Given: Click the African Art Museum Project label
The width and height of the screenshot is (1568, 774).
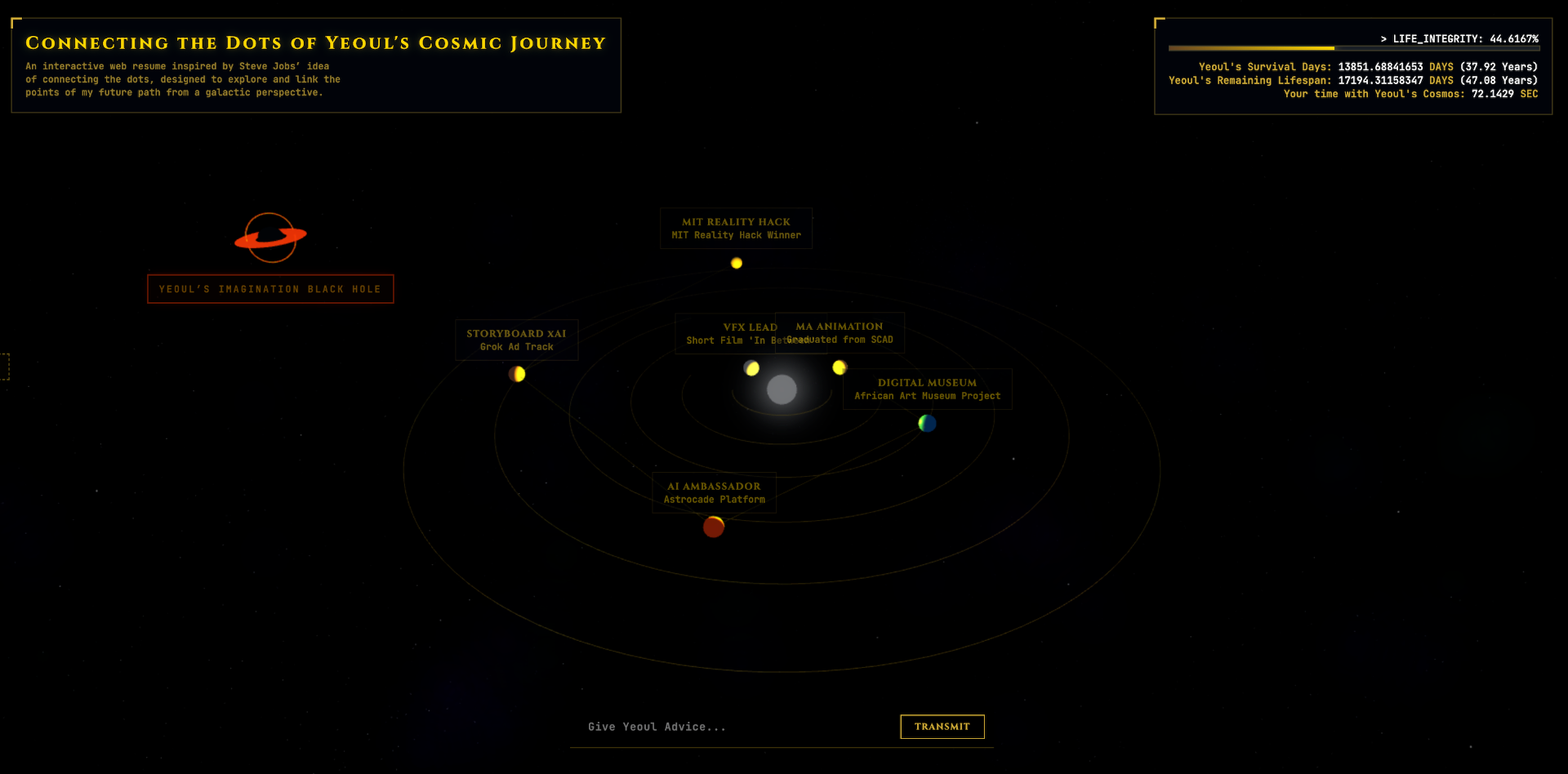Looking at the screenshot, I should pos(927,395).
